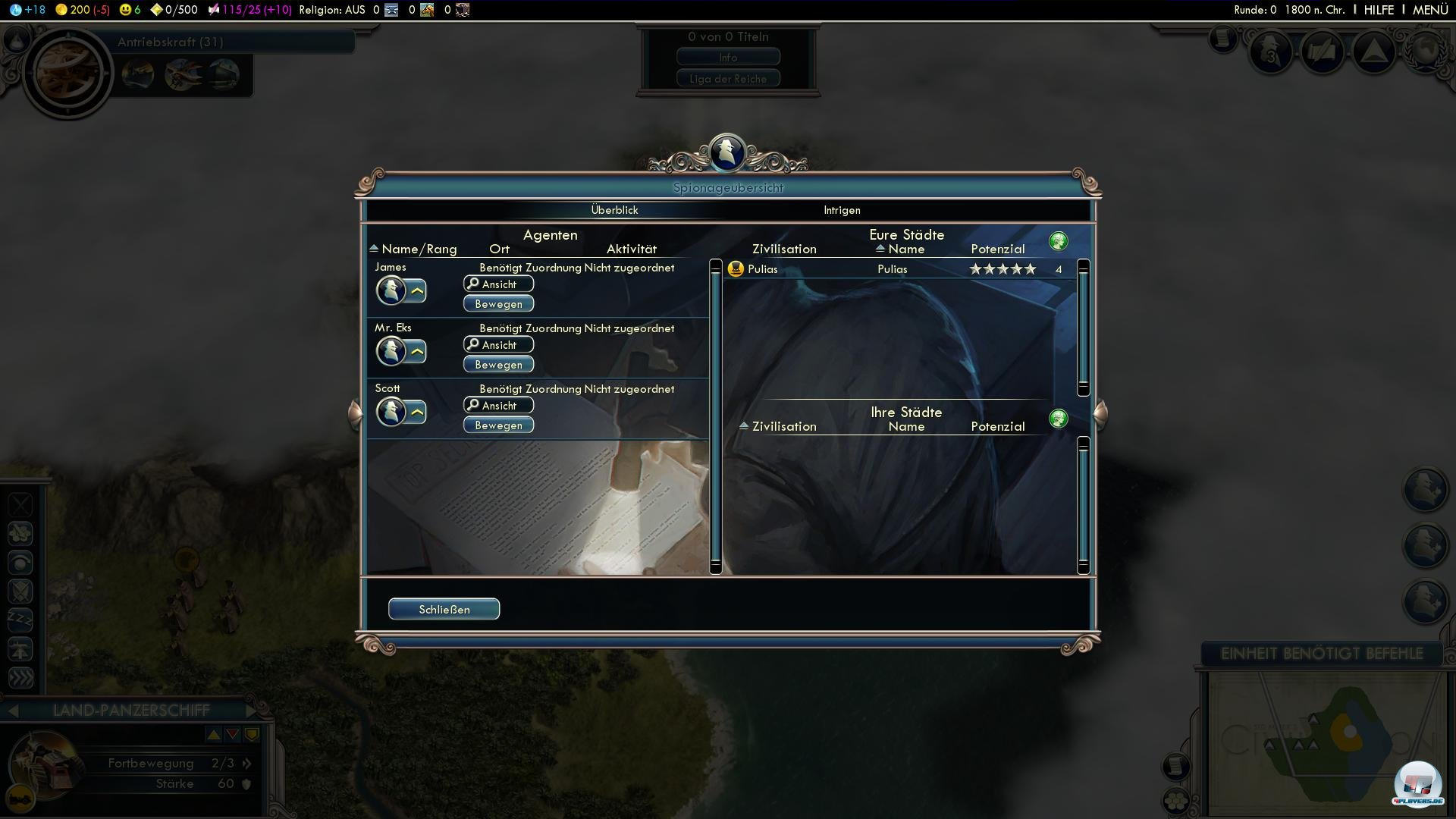Open the HILFE help page

[x=1379, y=10]
